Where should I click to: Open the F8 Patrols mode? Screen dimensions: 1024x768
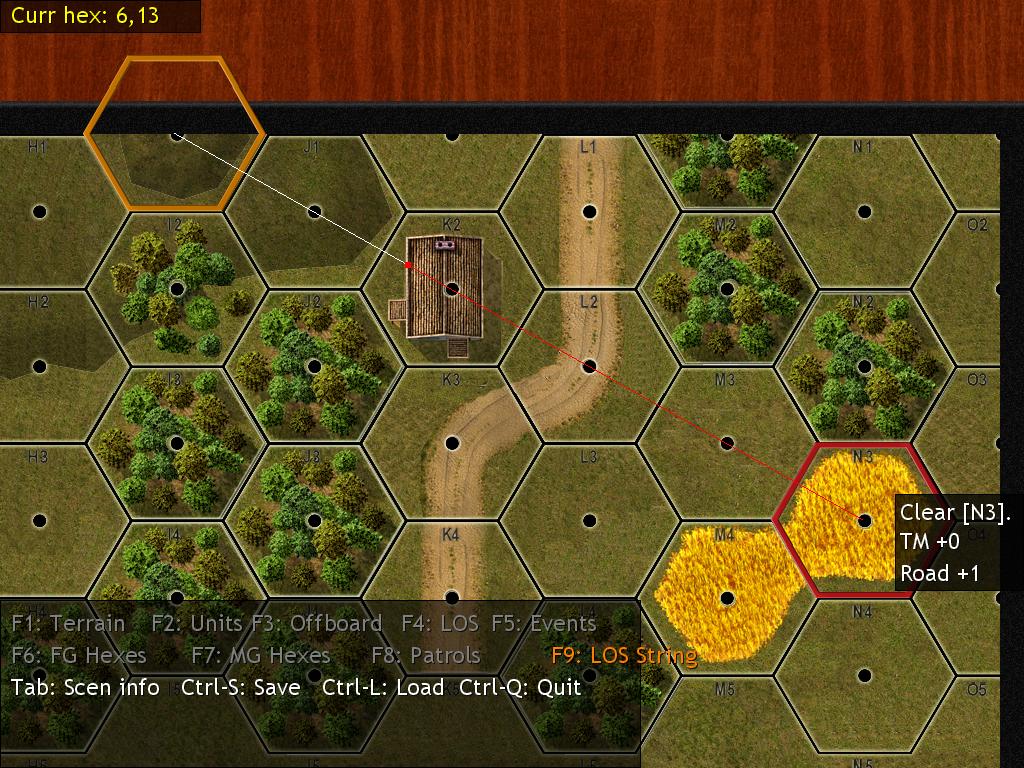[x=426, y=656]
